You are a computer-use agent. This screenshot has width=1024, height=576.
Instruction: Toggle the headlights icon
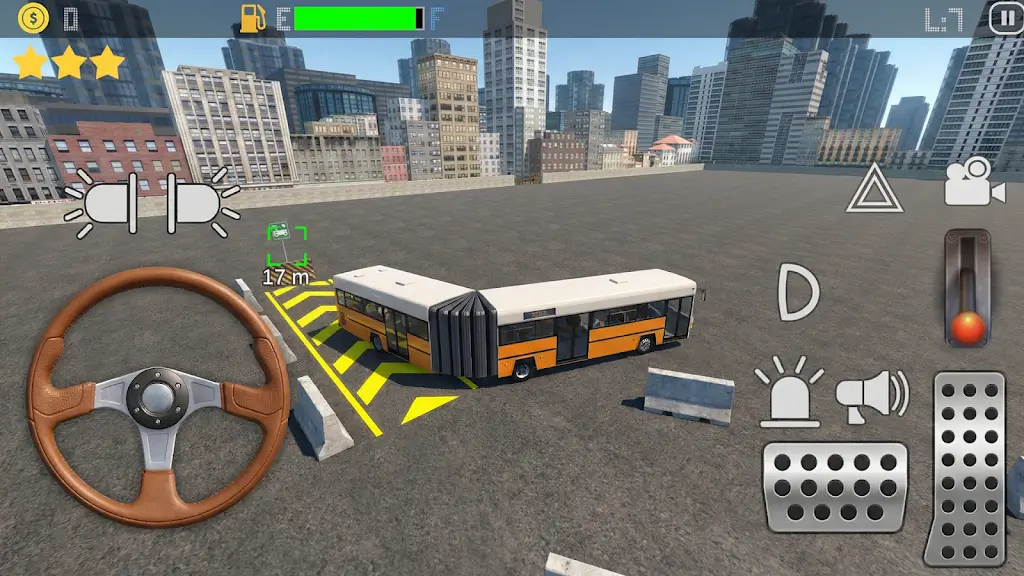799,292
